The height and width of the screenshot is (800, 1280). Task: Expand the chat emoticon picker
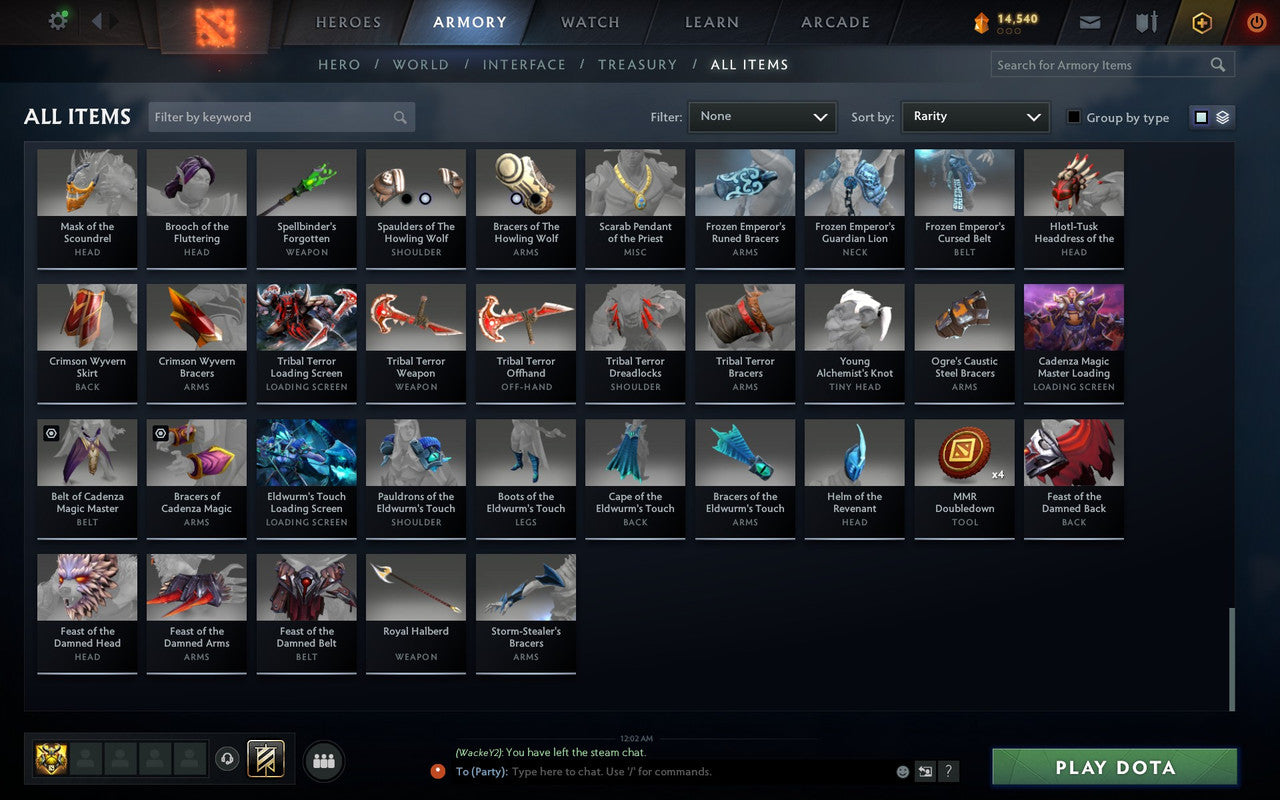[902, 771]
